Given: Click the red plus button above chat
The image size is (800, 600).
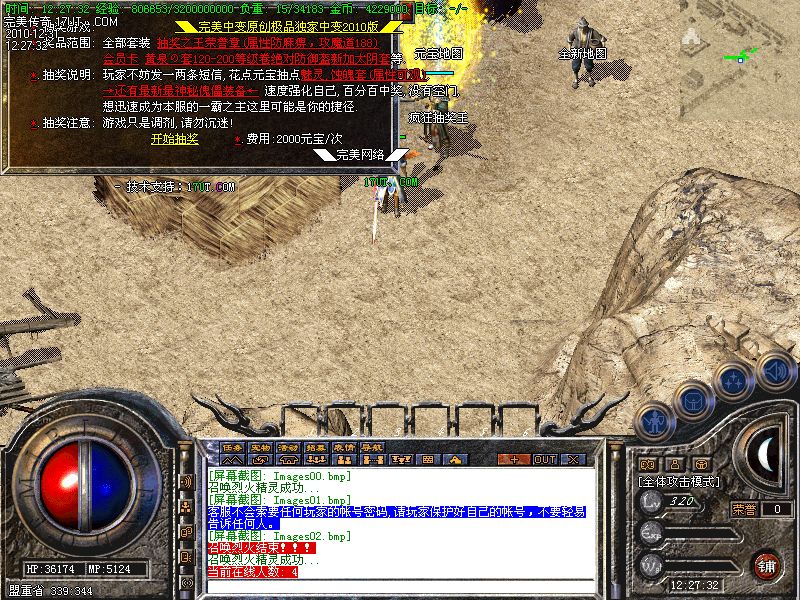Looking at the screenshot, I should point(514,459).
